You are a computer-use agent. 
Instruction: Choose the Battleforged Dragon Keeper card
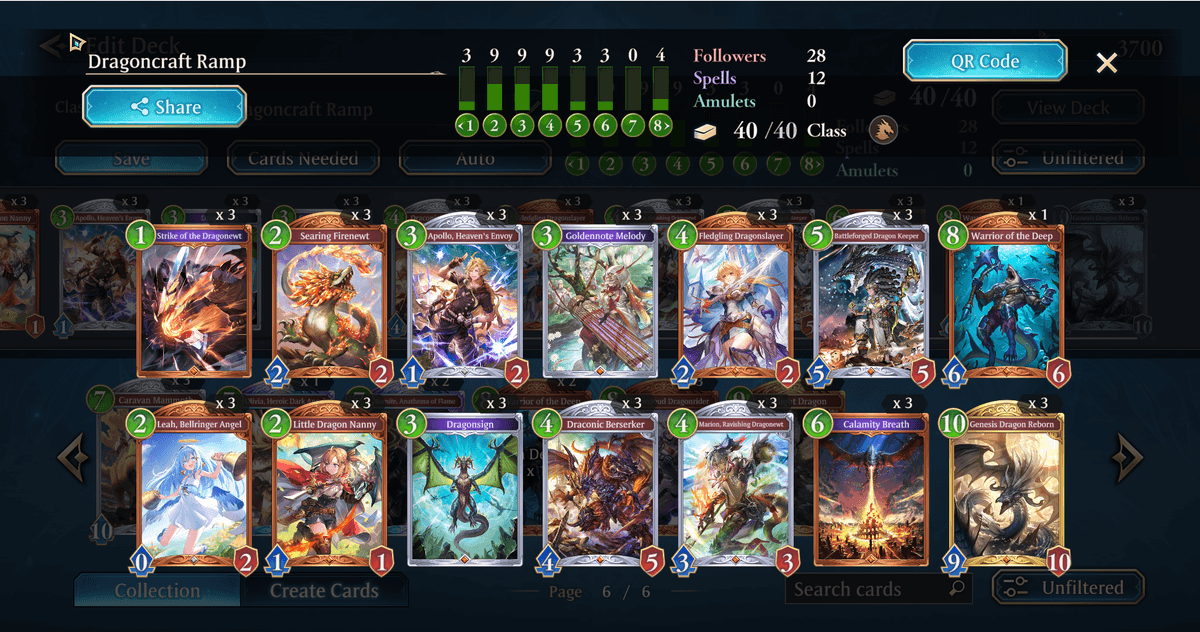(x=871, y=300)
